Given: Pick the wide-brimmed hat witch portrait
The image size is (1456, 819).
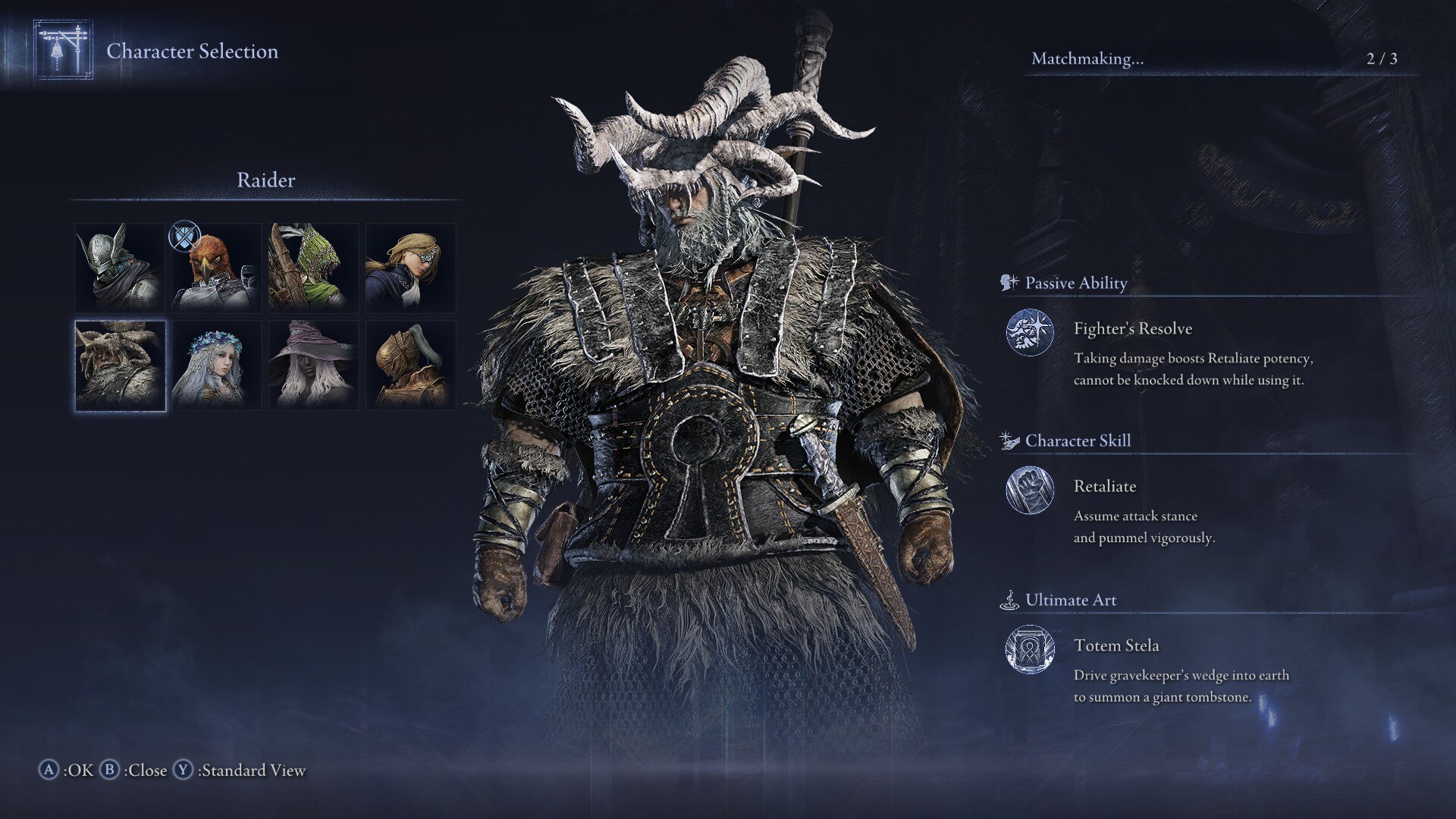Looking at the screenshot, I should click(x=313, y=366).
